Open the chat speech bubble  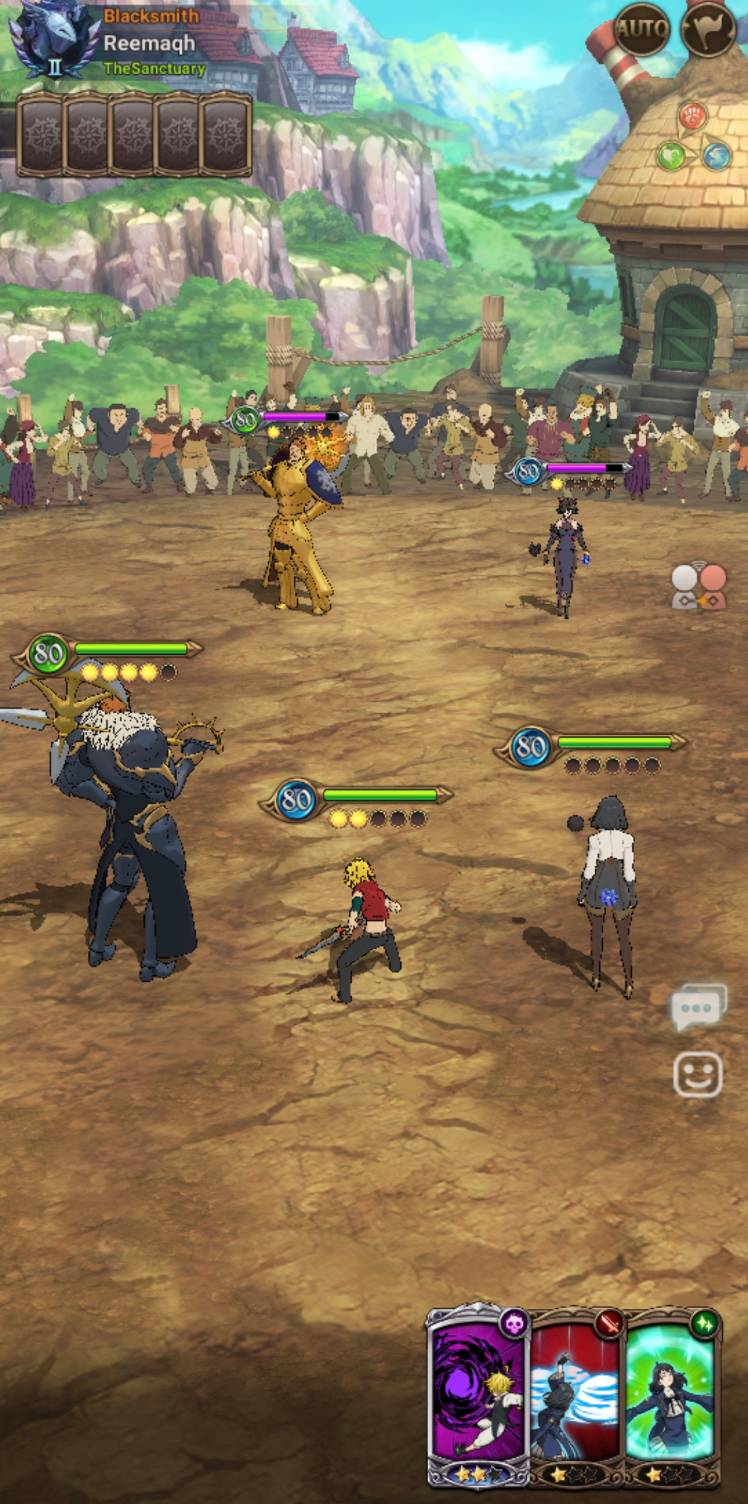(x=698, y=1009)
